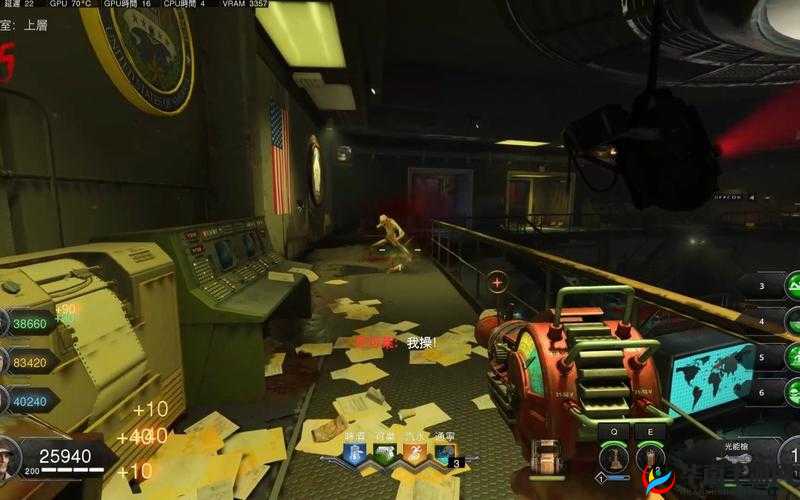Select the teal perk icon marked 3
This screenshot has width=800, height=500.
pyautogui.click(x=445, y=455)
